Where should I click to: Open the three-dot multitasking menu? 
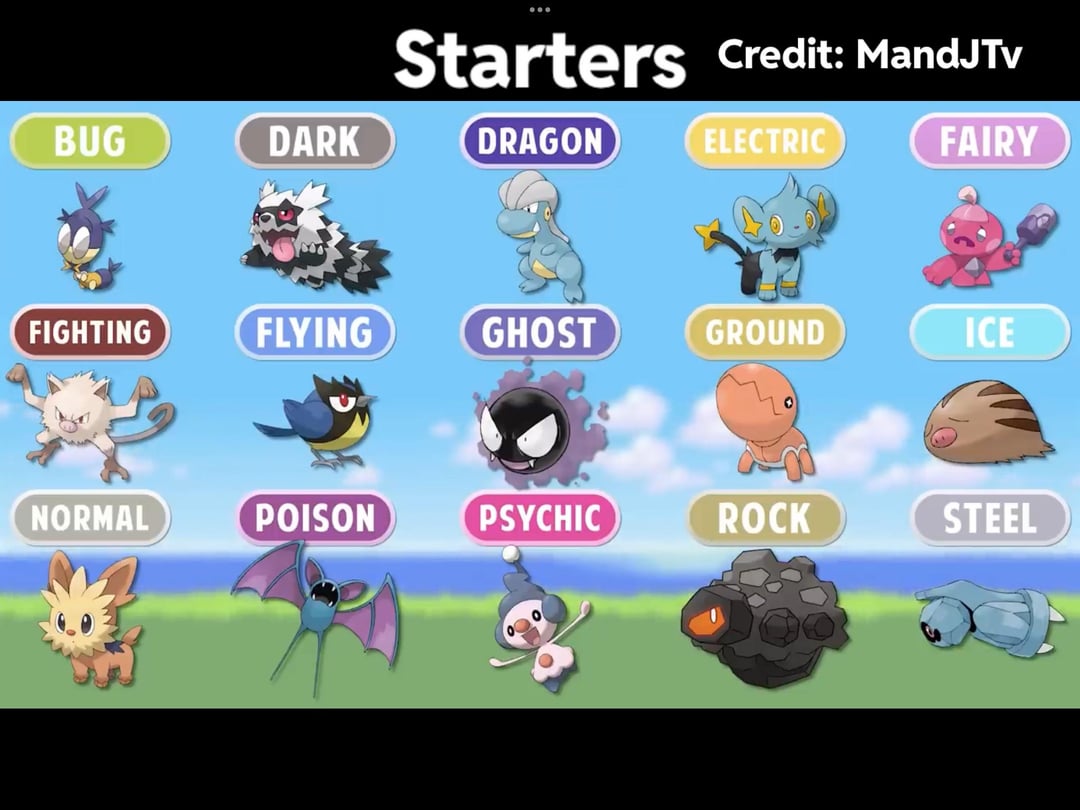[x=540, y=9]
